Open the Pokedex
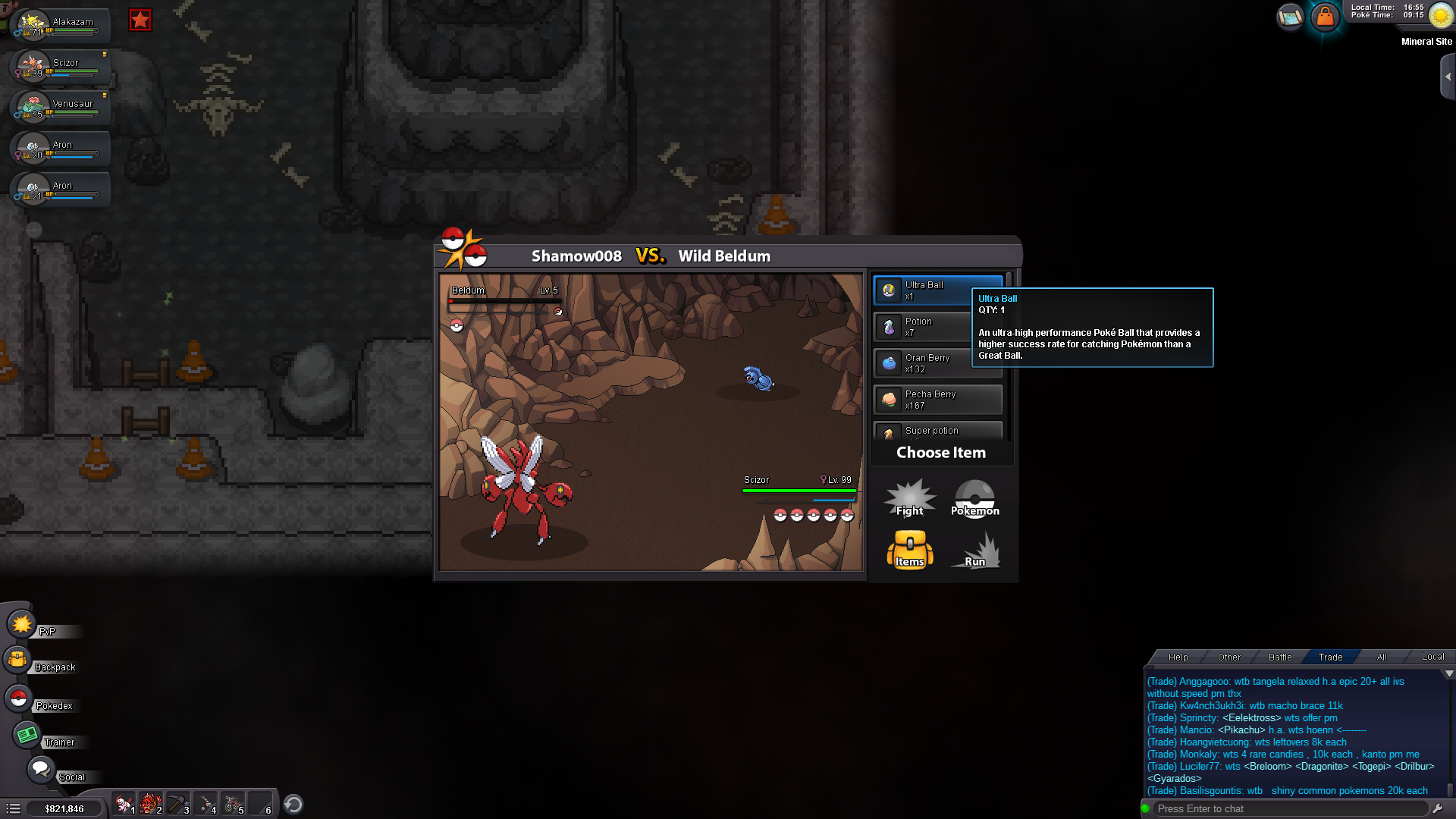This screenshot has width=1456, height=819. pyautogui.click(x=18, y=698)
